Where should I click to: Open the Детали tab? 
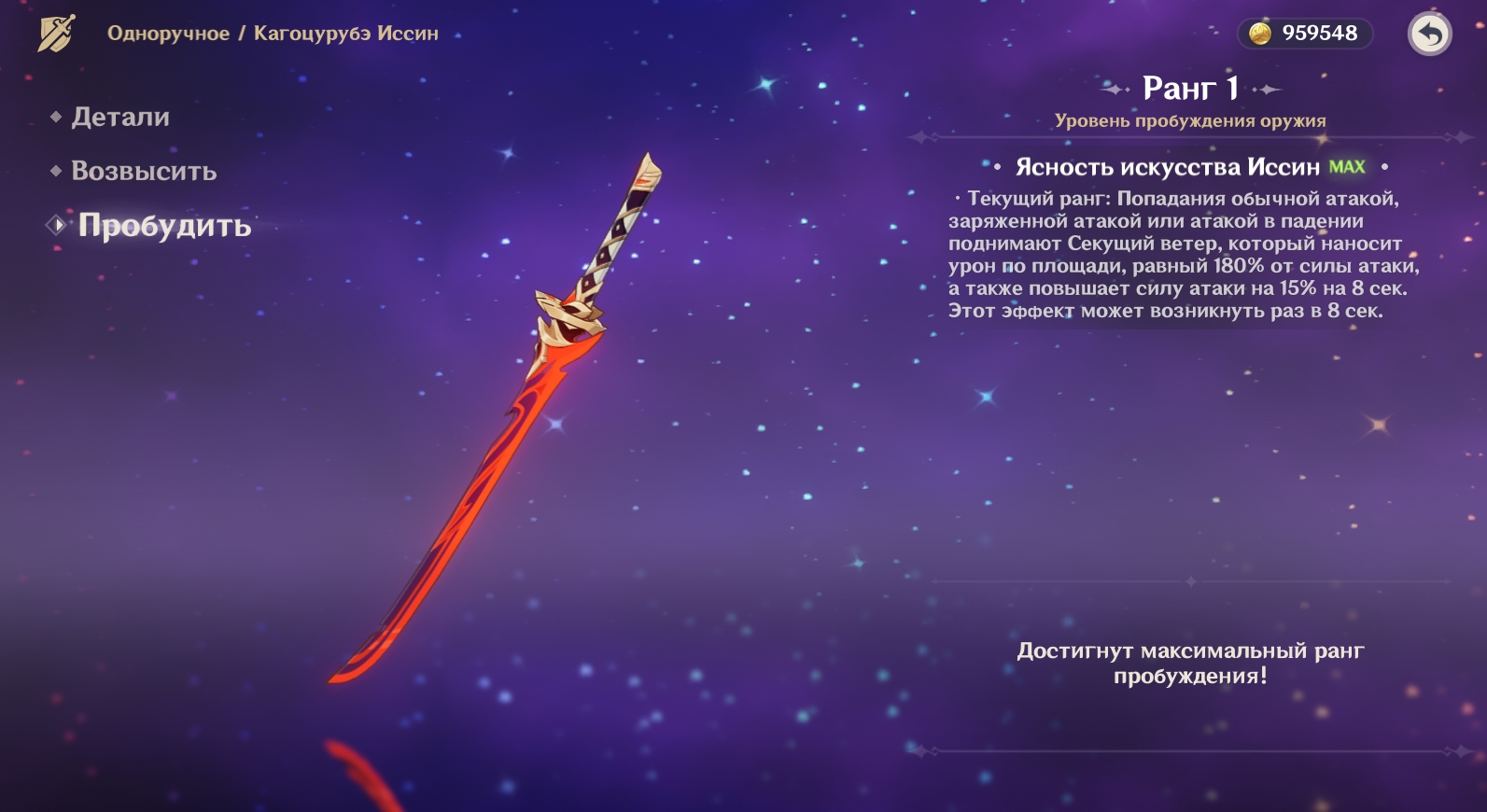(x=120, y=118)
